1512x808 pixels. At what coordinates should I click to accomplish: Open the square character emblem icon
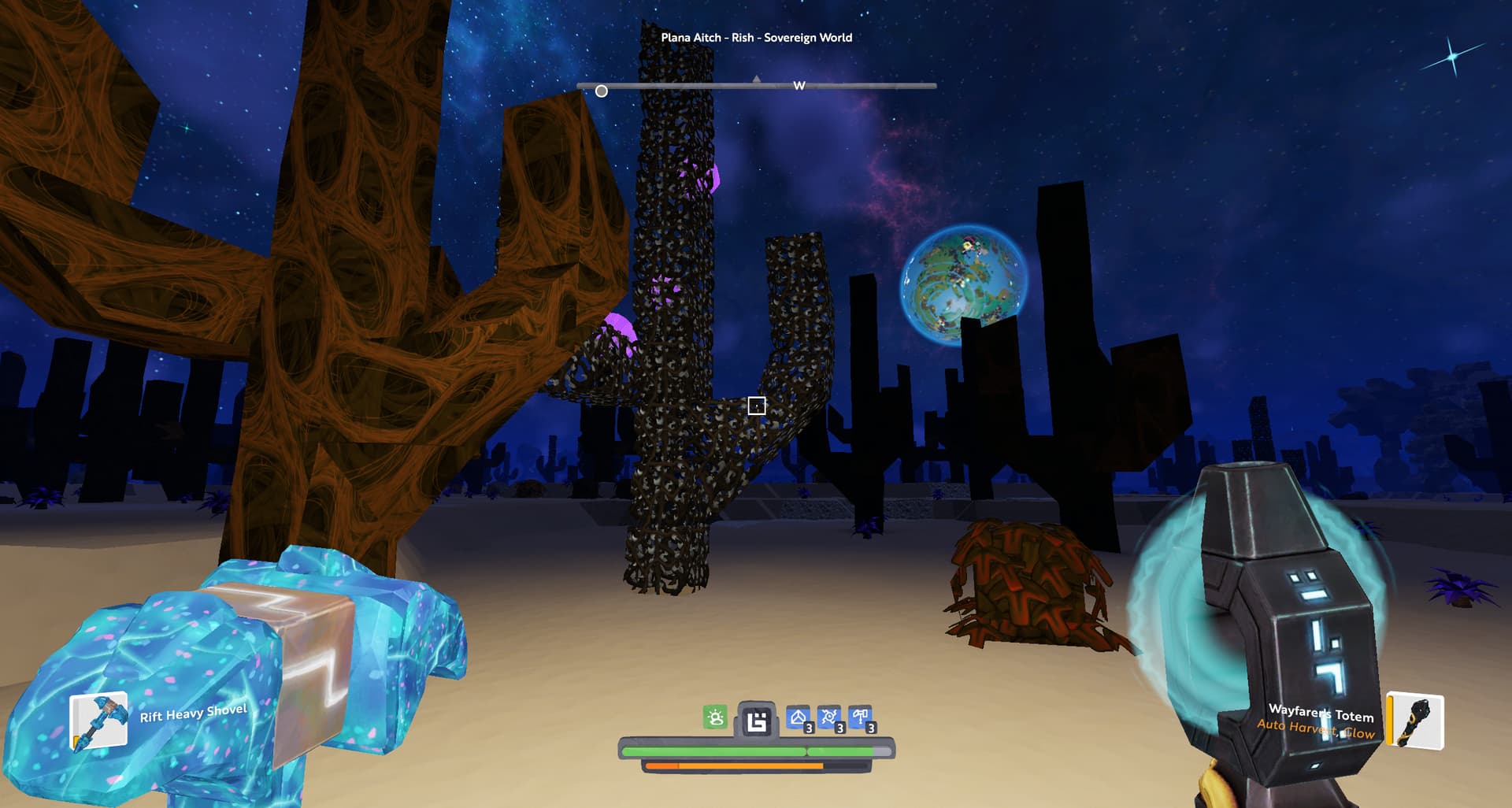point(756,721)
